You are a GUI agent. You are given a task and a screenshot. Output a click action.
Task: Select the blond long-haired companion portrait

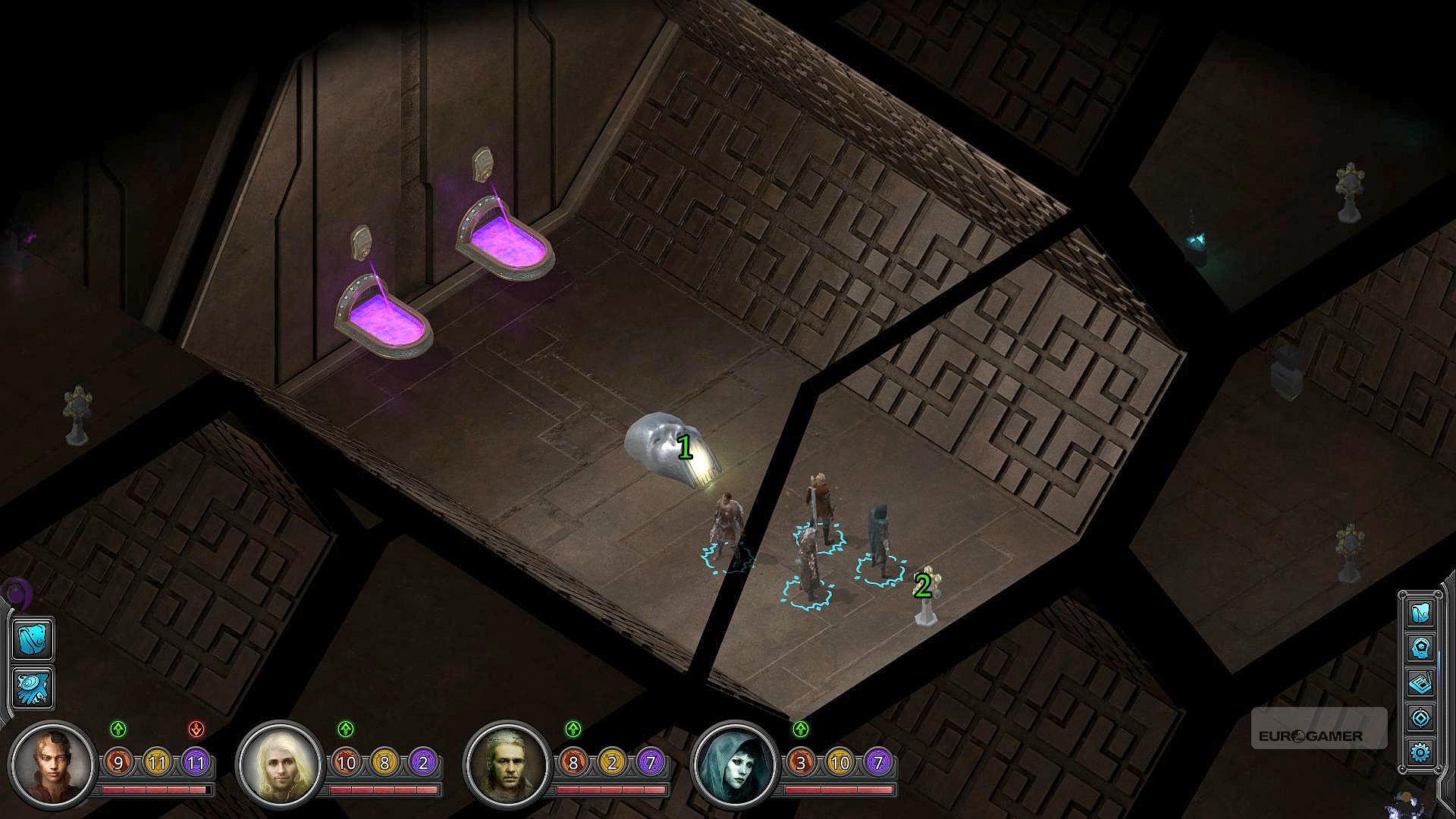(279, 762)
